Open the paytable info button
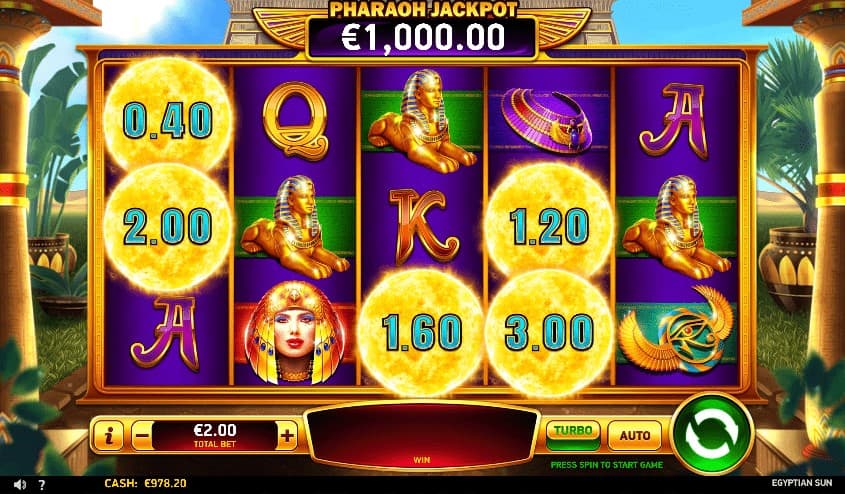Image resolution: width=845 pixels, height=494 pixels. coord(108,435)
